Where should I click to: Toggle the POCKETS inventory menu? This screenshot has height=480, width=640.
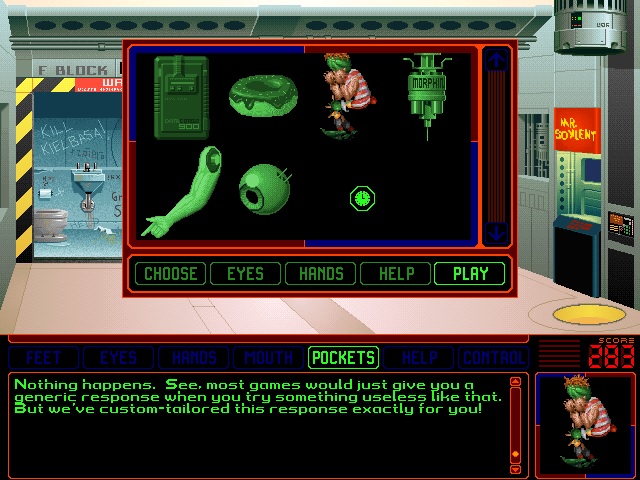point(343,357)
